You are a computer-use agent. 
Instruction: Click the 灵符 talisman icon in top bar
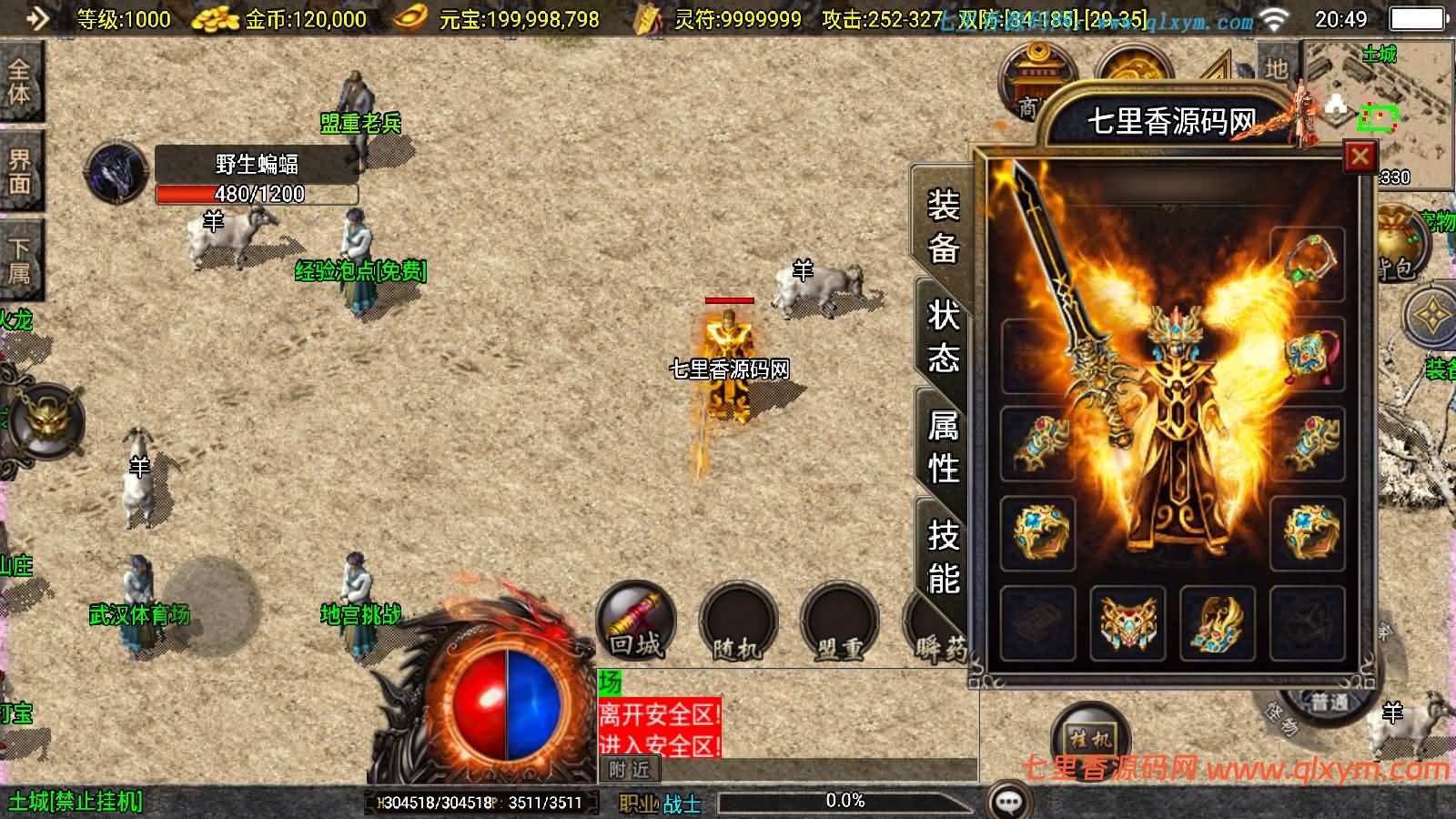click(648, 18)
